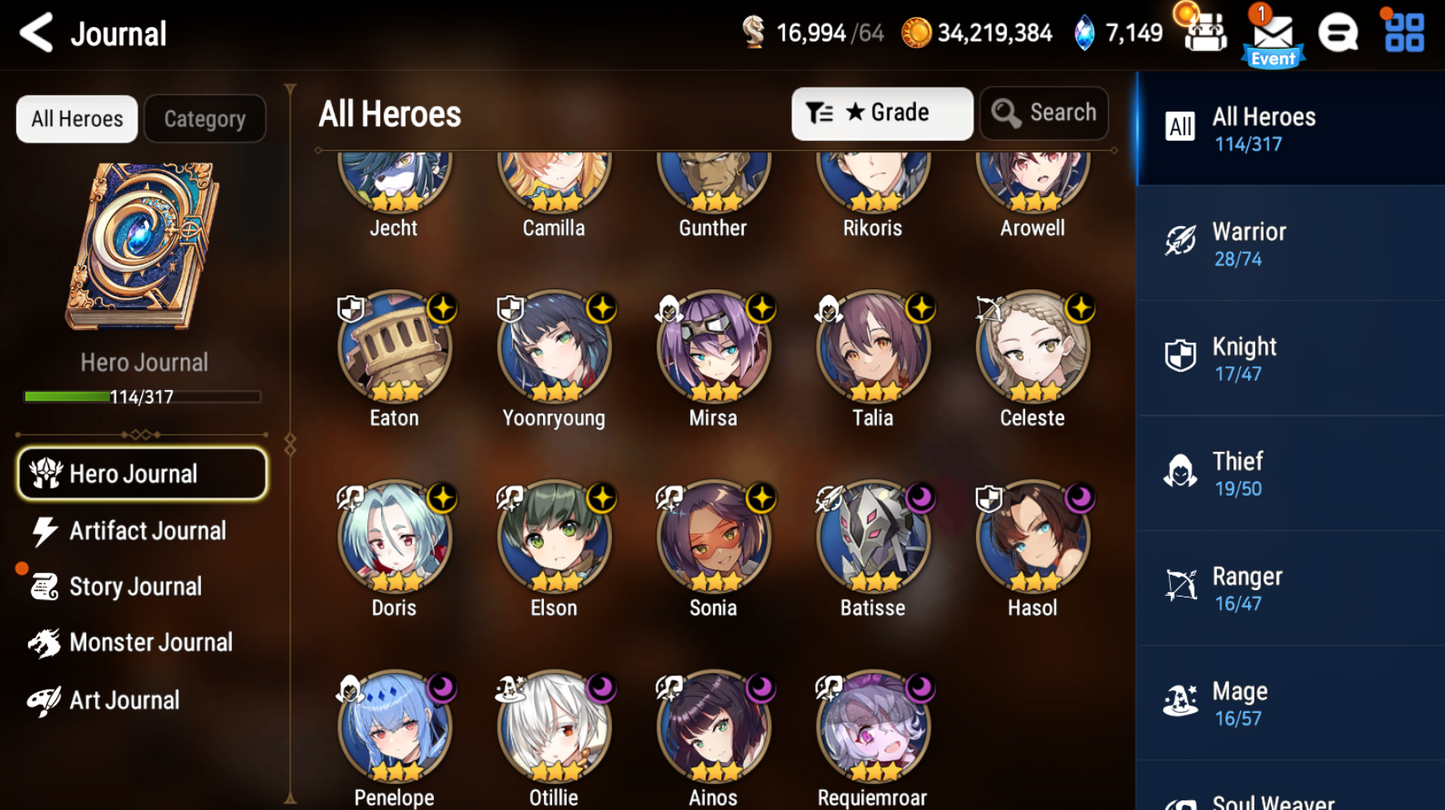Switch to the Category tab
1445x810 pixels.
coord(204,118)
